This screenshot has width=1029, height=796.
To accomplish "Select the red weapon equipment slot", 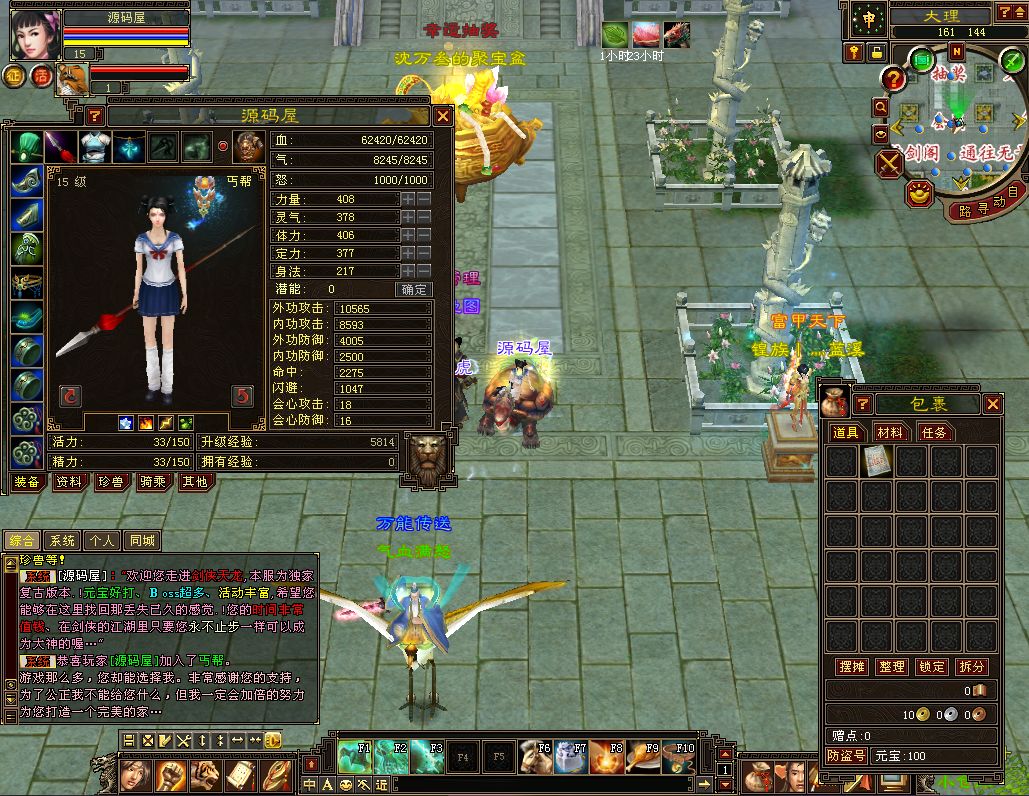I will 60,147.
